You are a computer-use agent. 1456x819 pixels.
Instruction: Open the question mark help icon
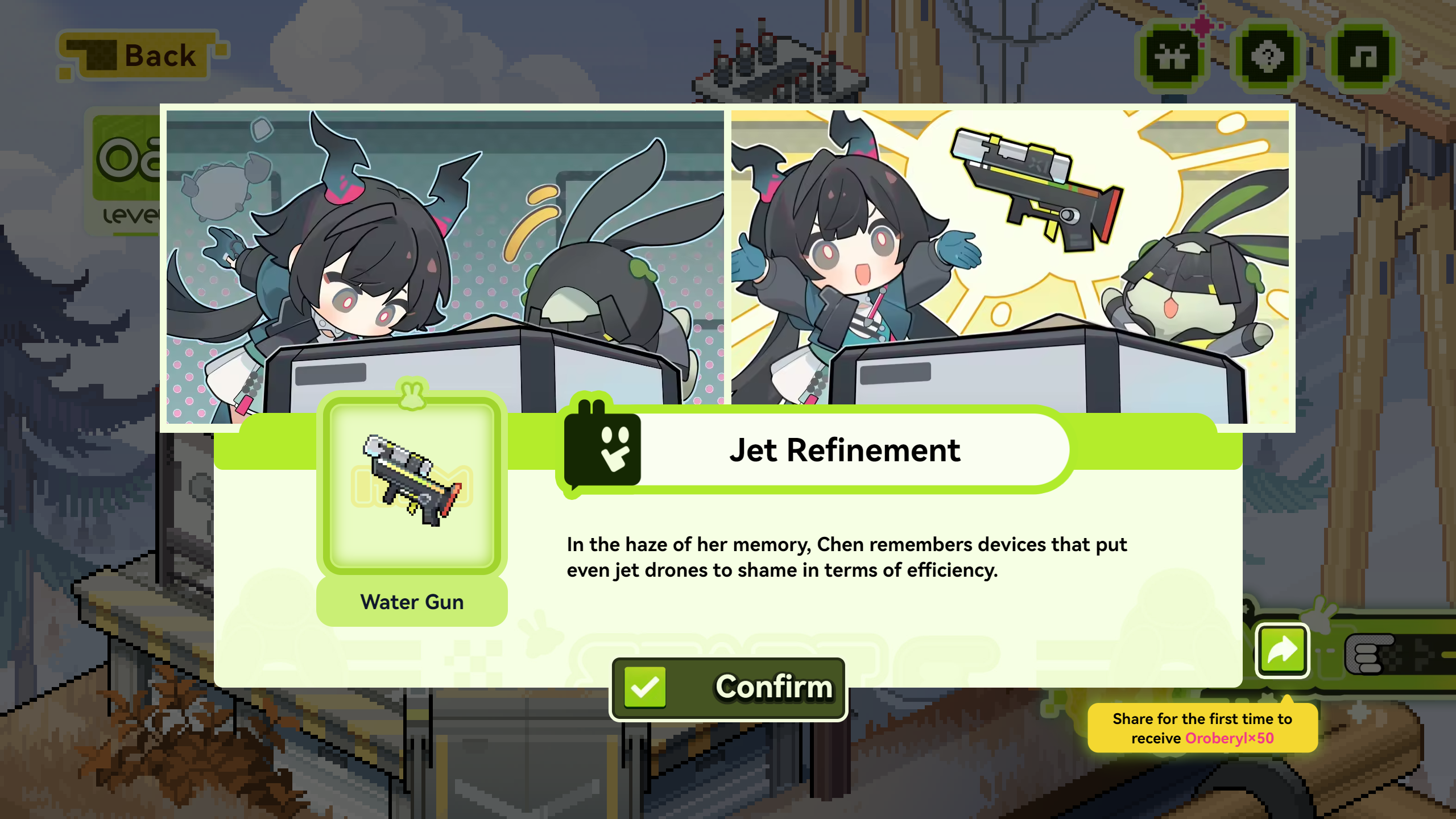point(1268,57)
